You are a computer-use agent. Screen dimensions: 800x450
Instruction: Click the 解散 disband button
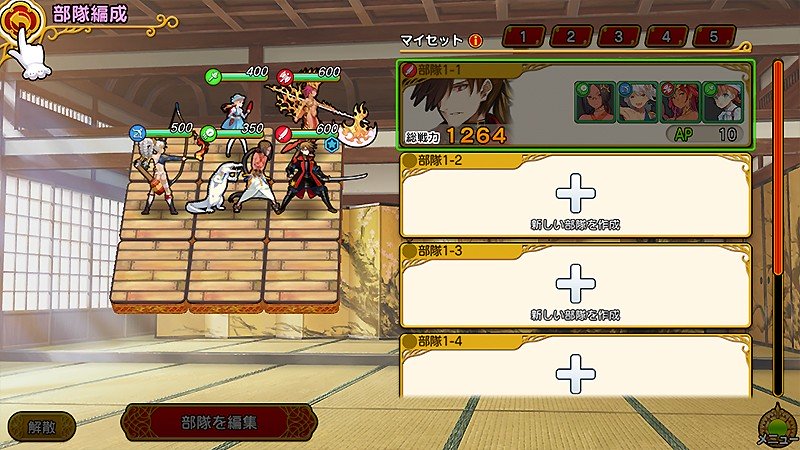pyautogui.click(x=42, y=425)
